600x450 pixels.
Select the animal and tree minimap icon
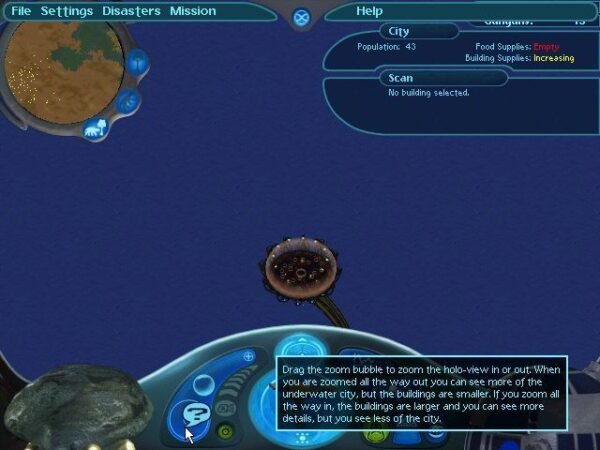pyautogui.click(x=96, y=128)
